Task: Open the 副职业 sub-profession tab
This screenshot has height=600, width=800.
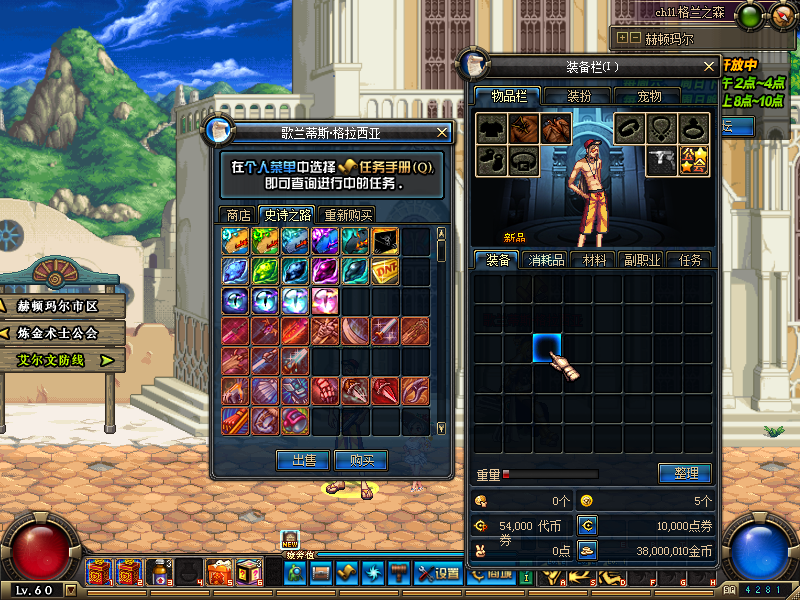Action: [x=641, y=260]
